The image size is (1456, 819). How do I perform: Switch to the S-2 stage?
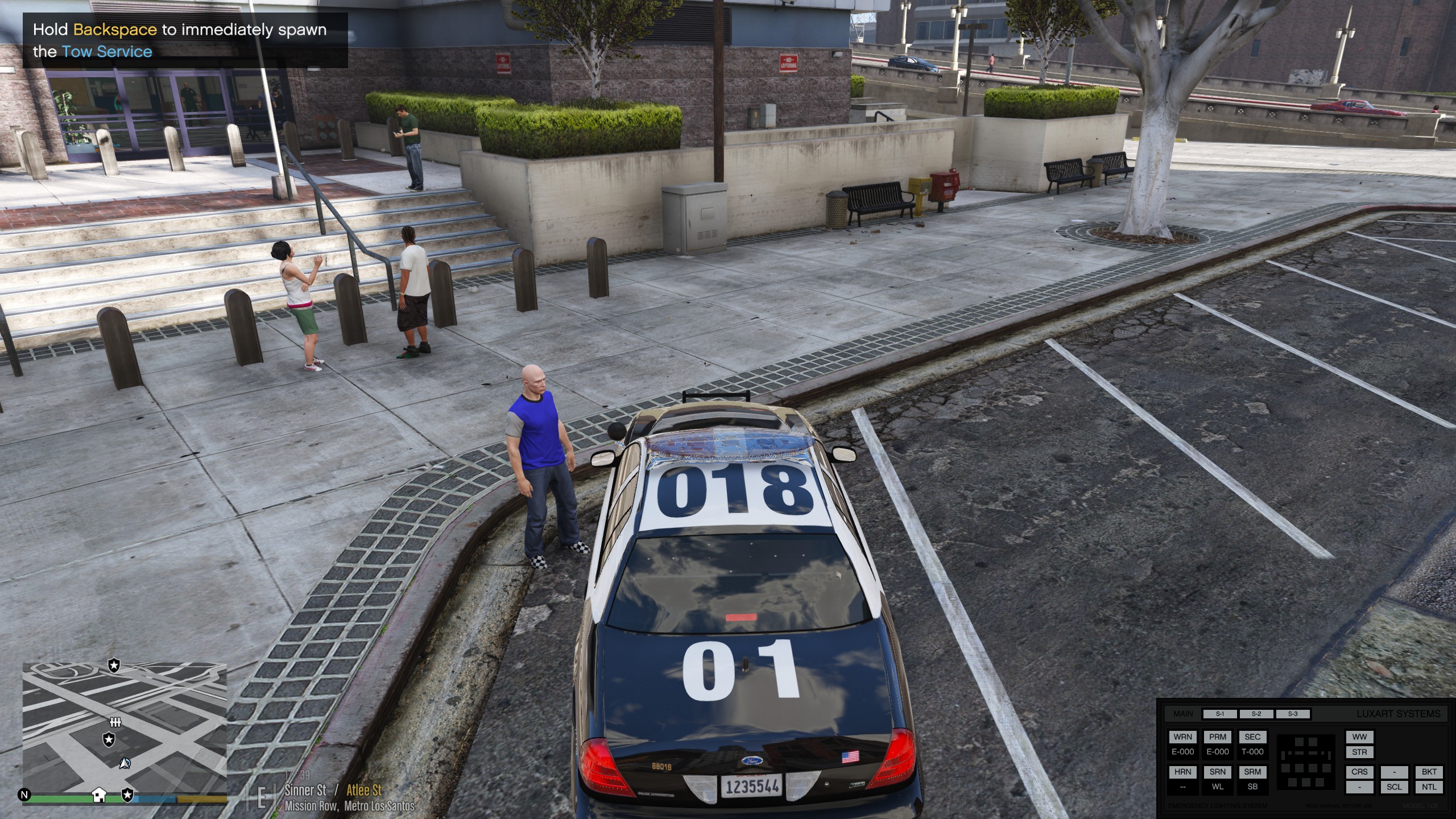click(1256, 714)
